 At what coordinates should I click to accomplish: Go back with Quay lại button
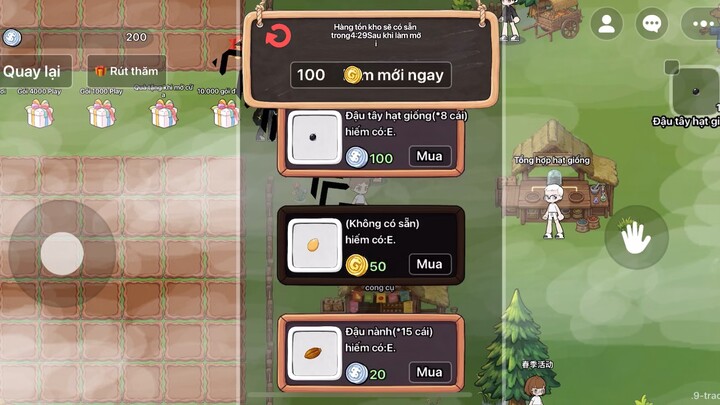pos(32,71)
